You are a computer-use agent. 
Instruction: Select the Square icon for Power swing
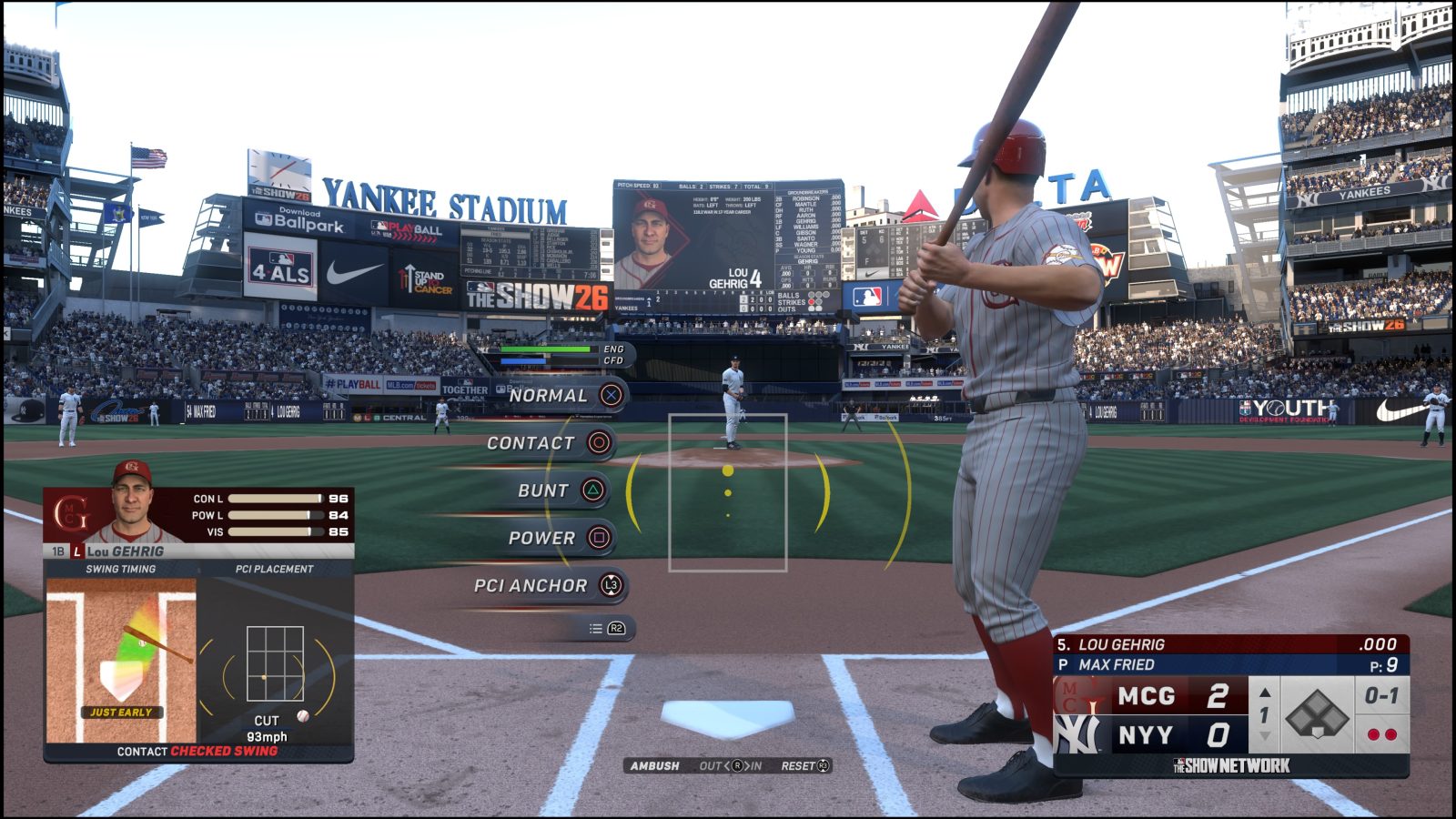(x=601, y=538)
